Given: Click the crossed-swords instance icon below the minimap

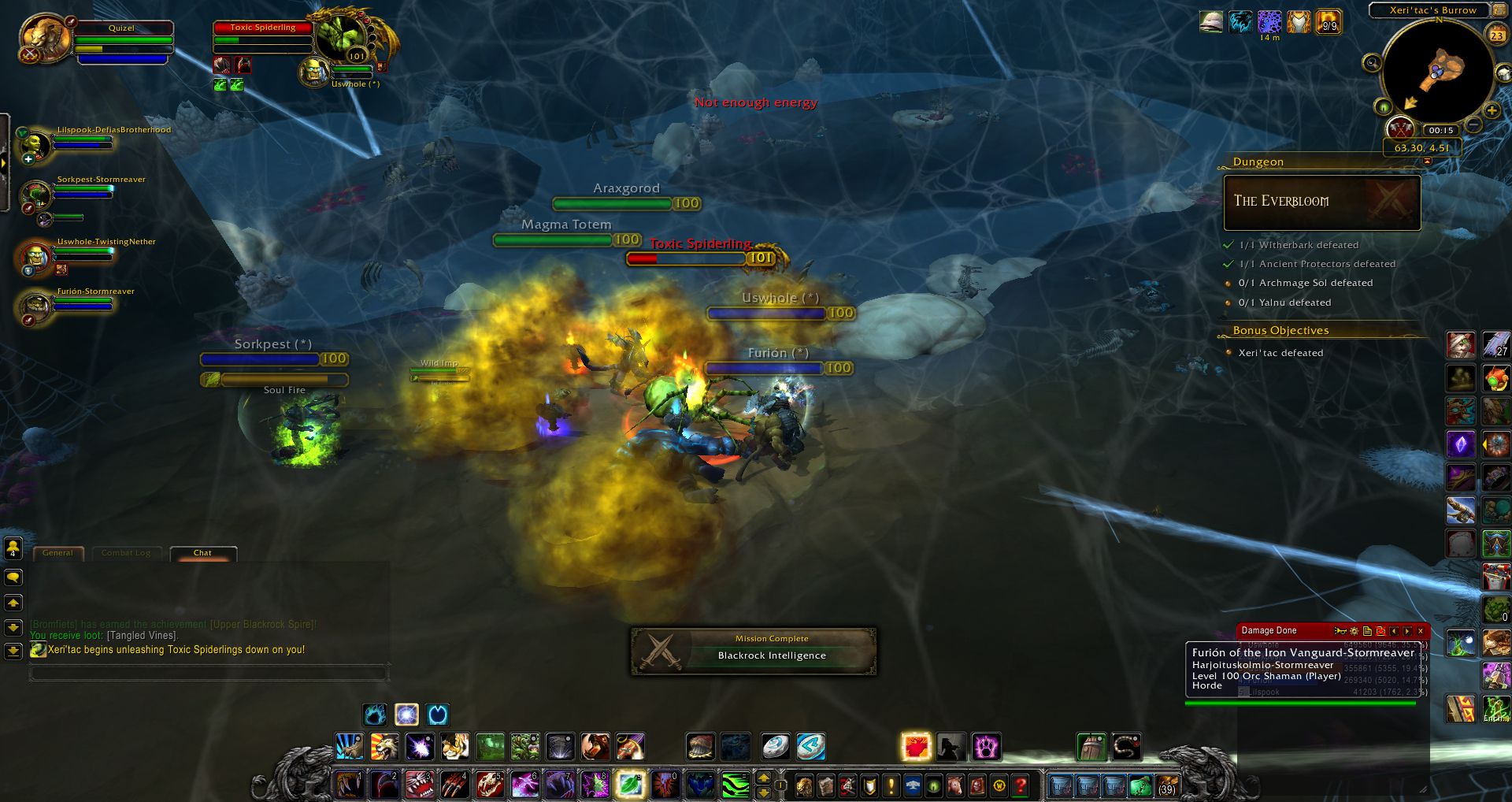Looking at the screenshot, I should click(x=1399, y=129).
